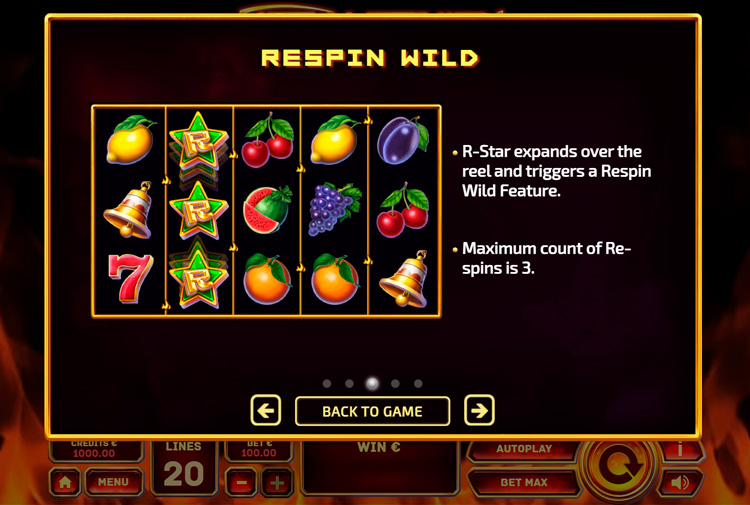Viewport: 750px width, 505px height.
Task: Return with the Back to Game button
Action: click(372, 411)
